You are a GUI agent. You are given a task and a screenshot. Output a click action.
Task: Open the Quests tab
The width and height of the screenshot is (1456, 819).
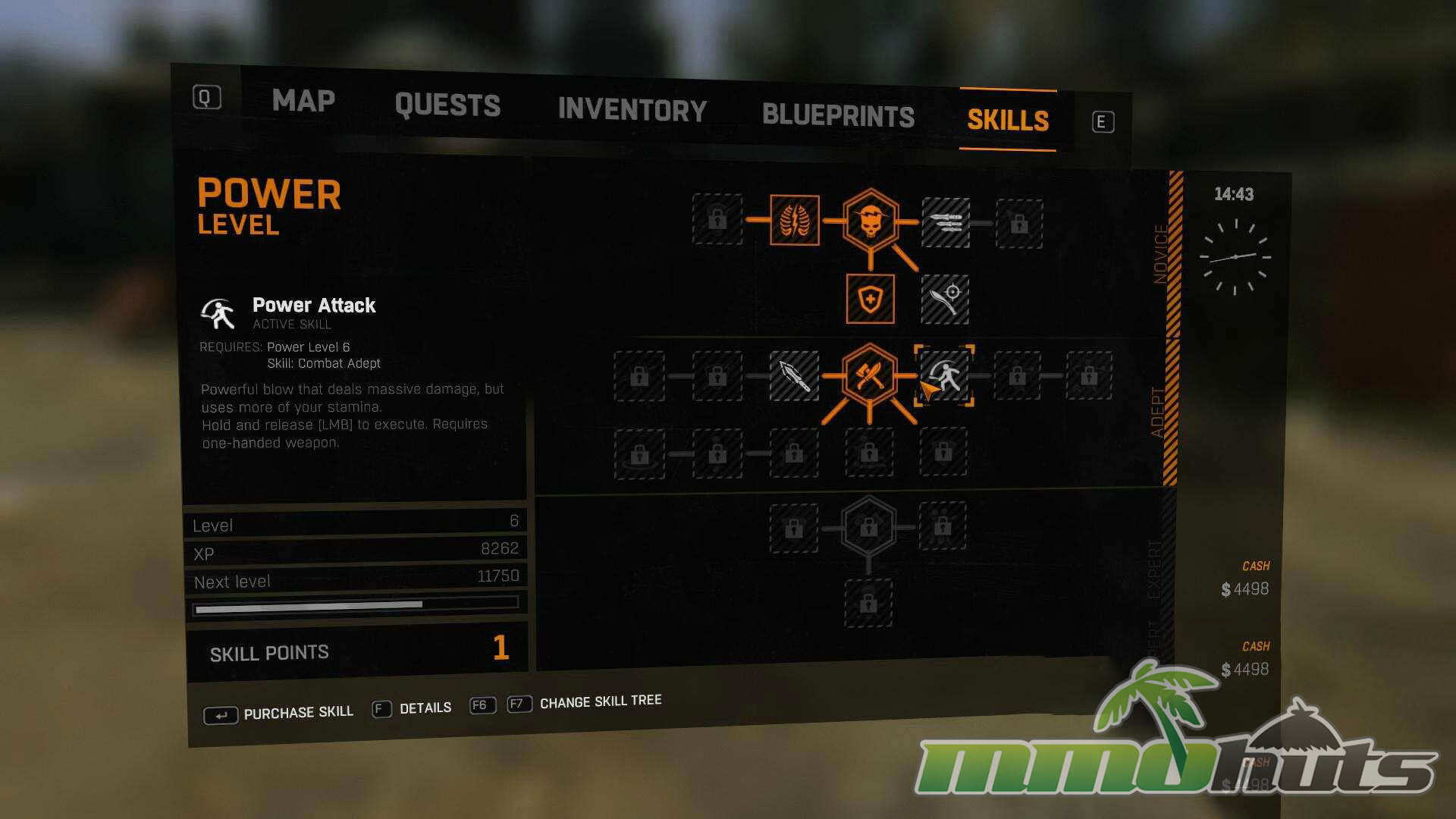pos(447,105)
